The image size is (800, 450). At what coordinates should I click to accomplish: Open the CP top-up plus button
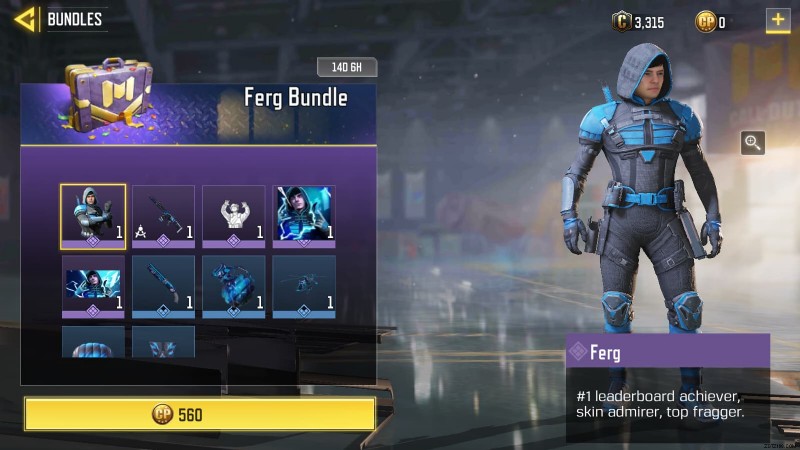coord(777,20)
